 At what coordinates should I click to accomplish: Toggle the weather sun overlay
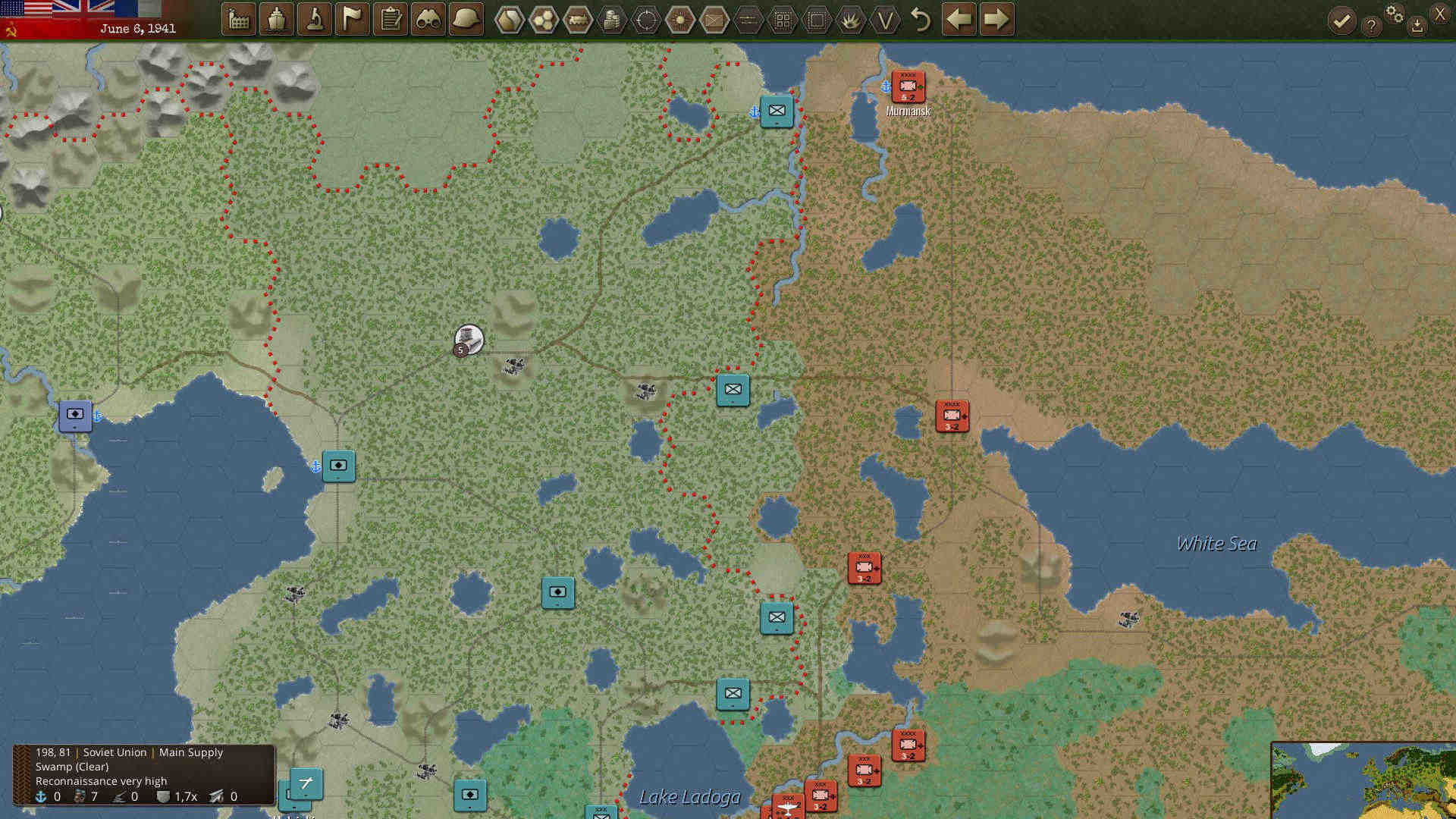point(679,20)
